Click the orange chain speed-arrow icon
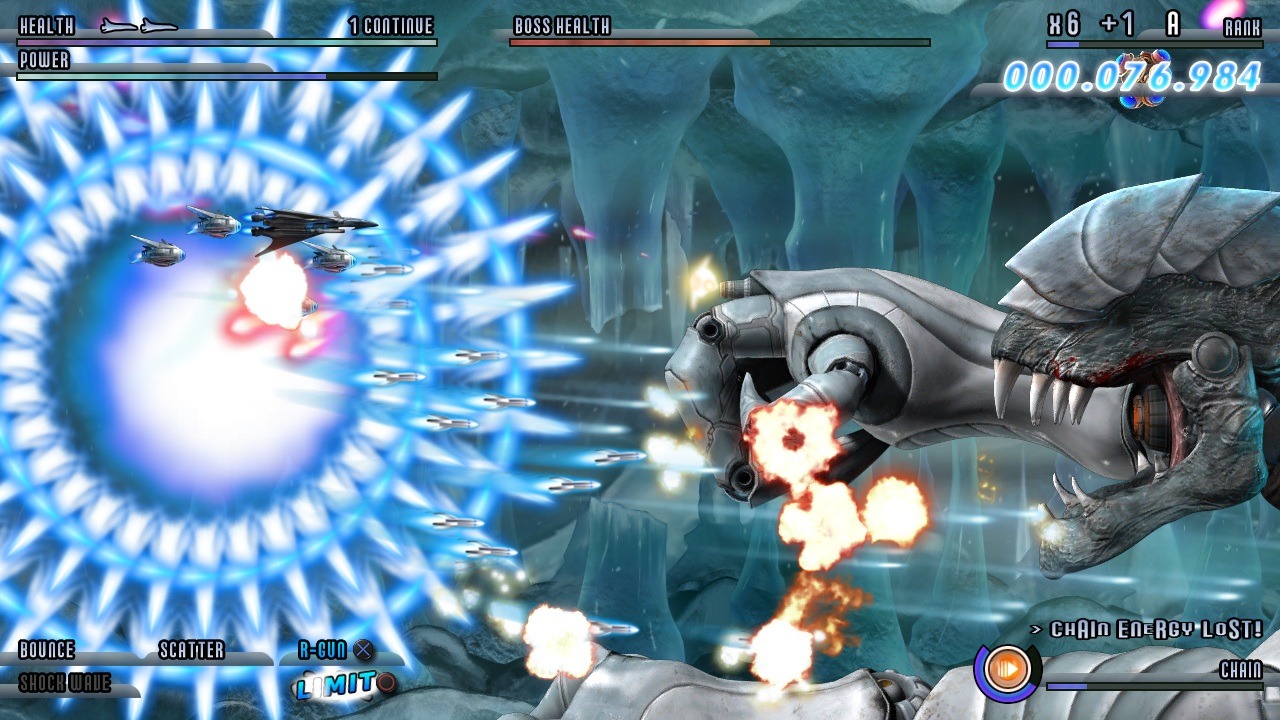Screen dimensions: 1280x720 (1008, 667)
